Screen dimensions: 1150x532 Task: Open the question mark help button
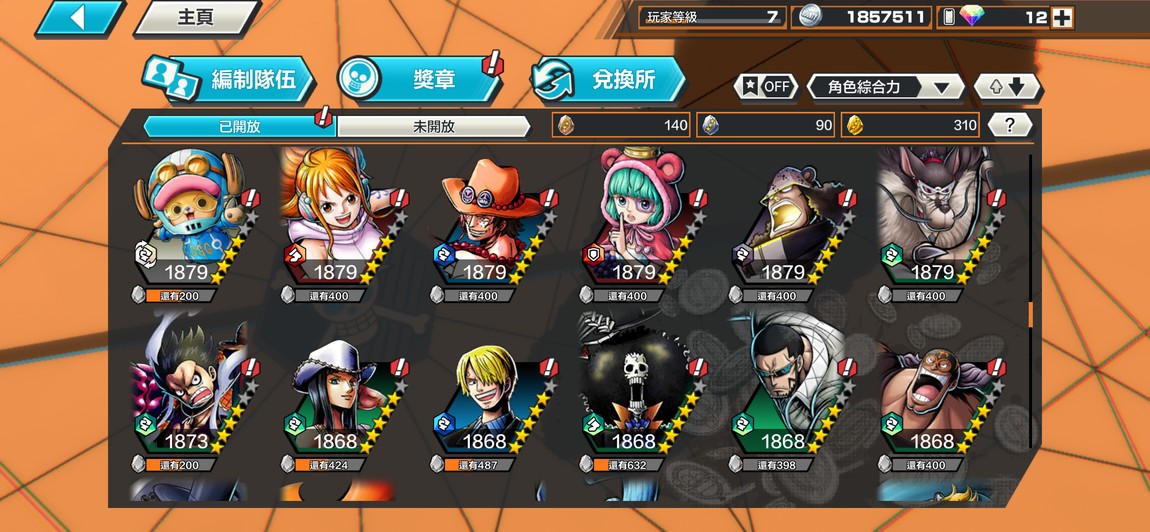point(1010,125)
